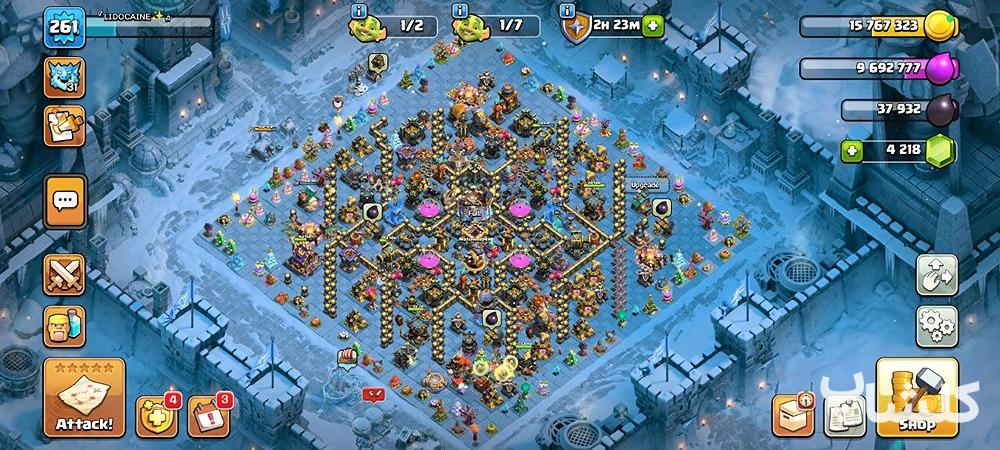Open the chat speech bubble panel
1000x450 pixels.
point(66,201)
